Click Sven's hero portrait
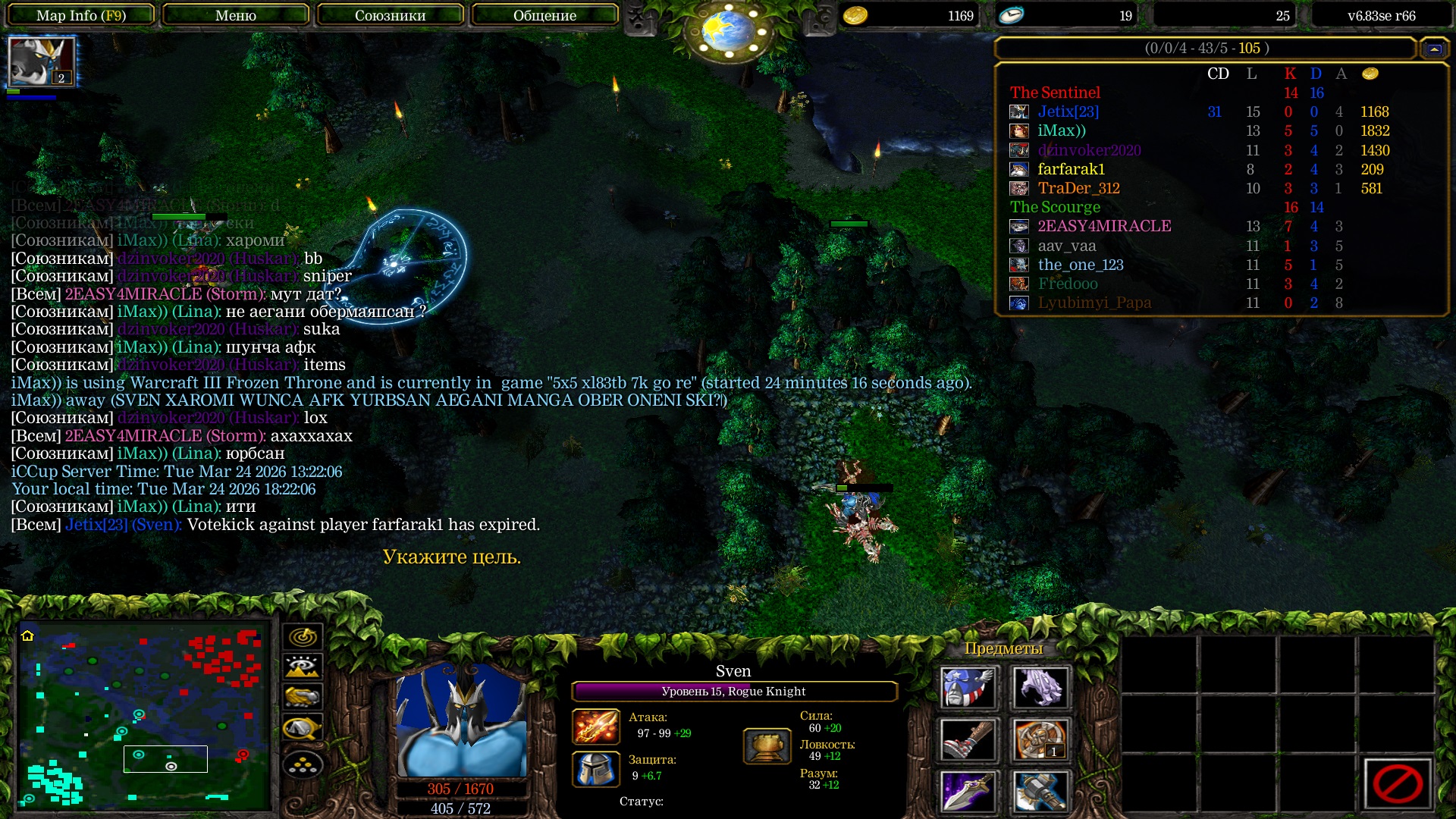Screen dimensions: 1456x819 pos(461,720)
